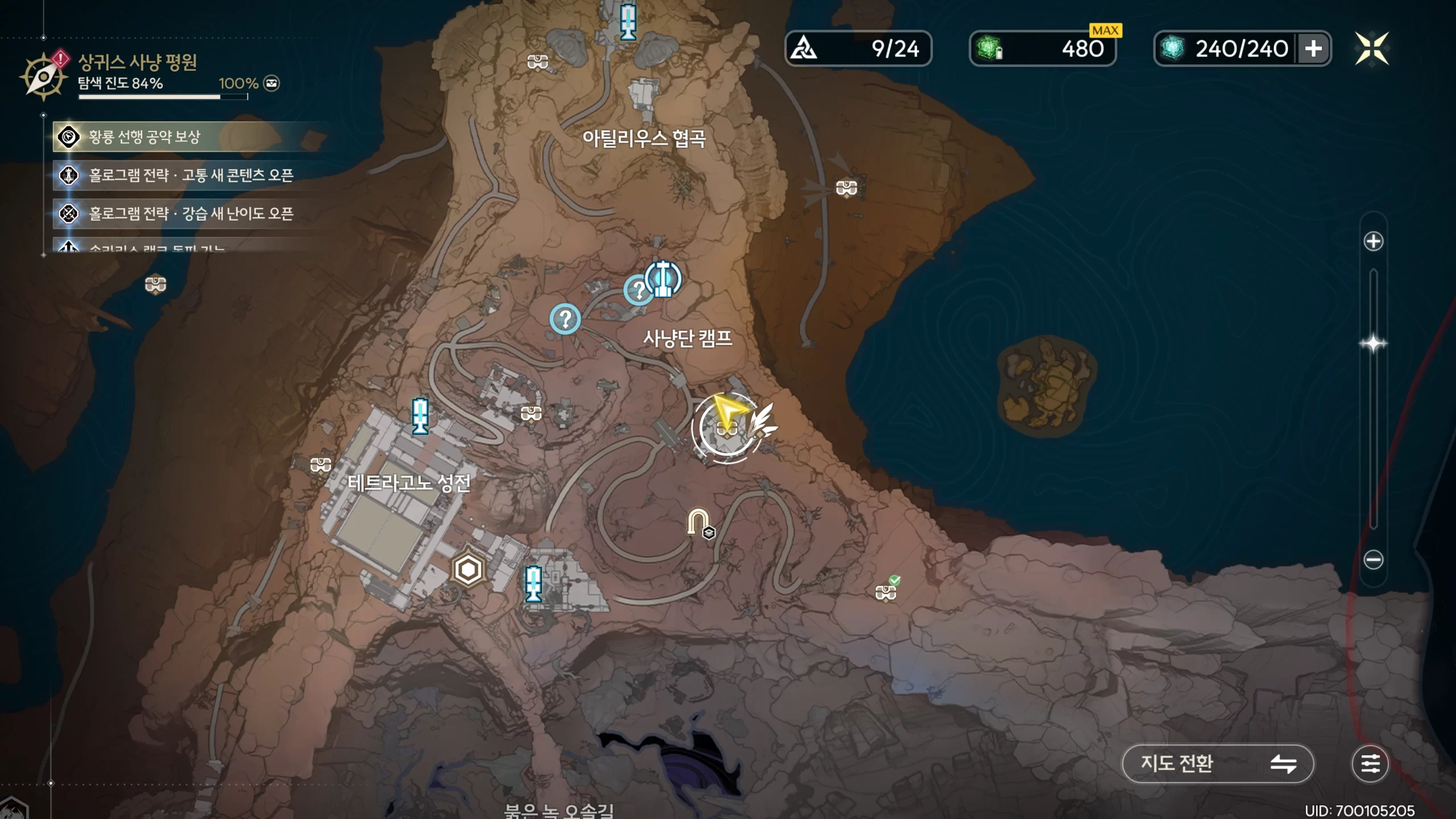The width and height of the screenshot is (1456, 819).
Task: Select the teleport beacon right of hexagon marker
Action: click(533, 584)
